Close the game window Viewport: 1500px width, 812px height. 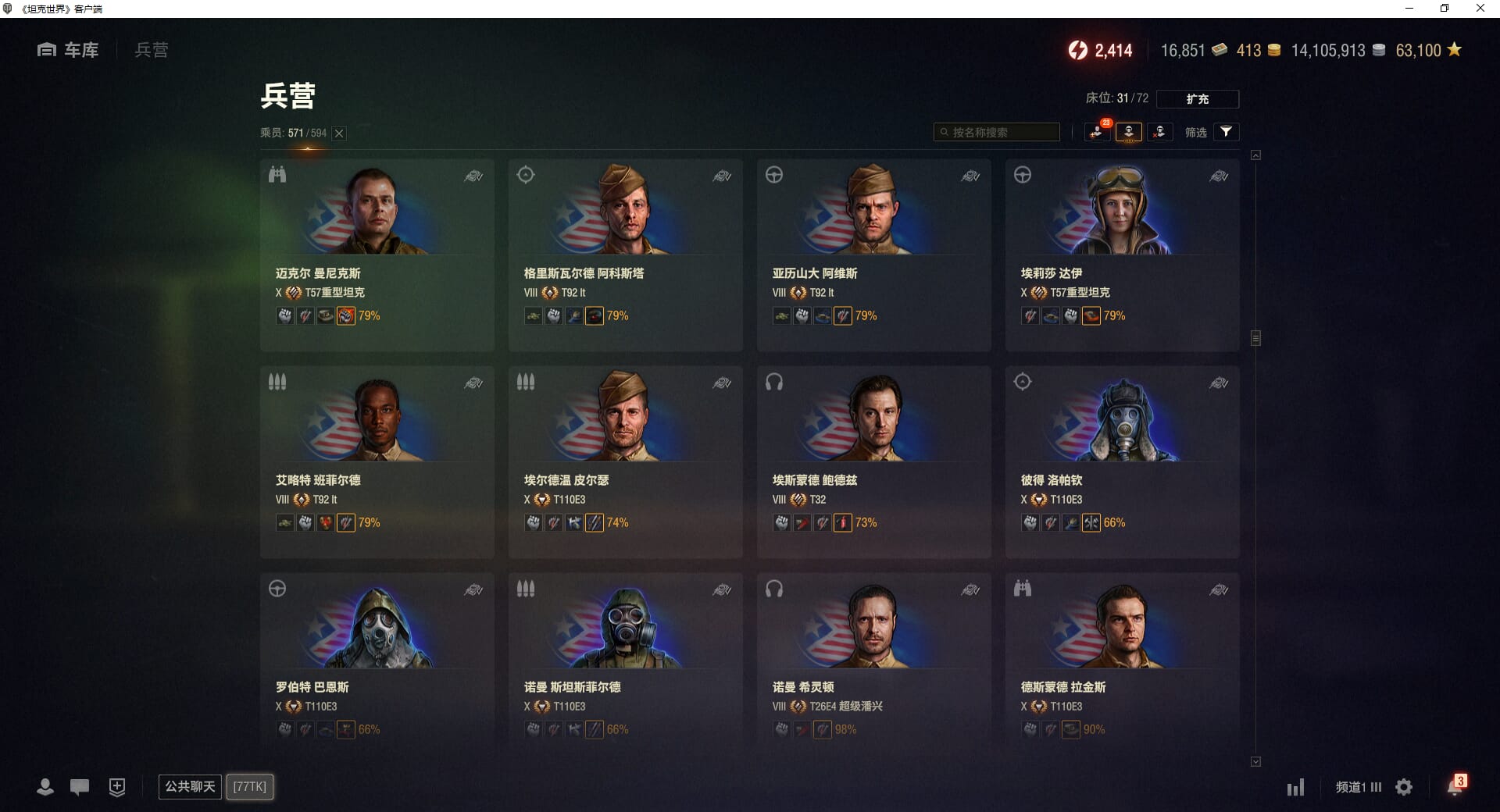pos(1480,9)
